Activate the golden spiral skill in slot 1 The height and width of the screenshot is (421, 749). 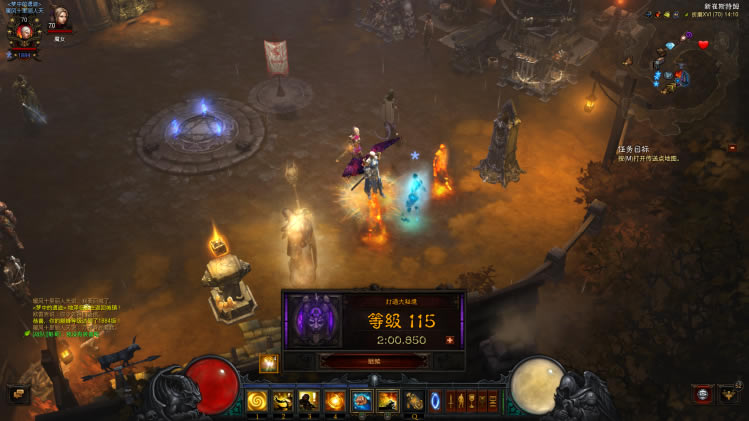(x=258, y=401)
